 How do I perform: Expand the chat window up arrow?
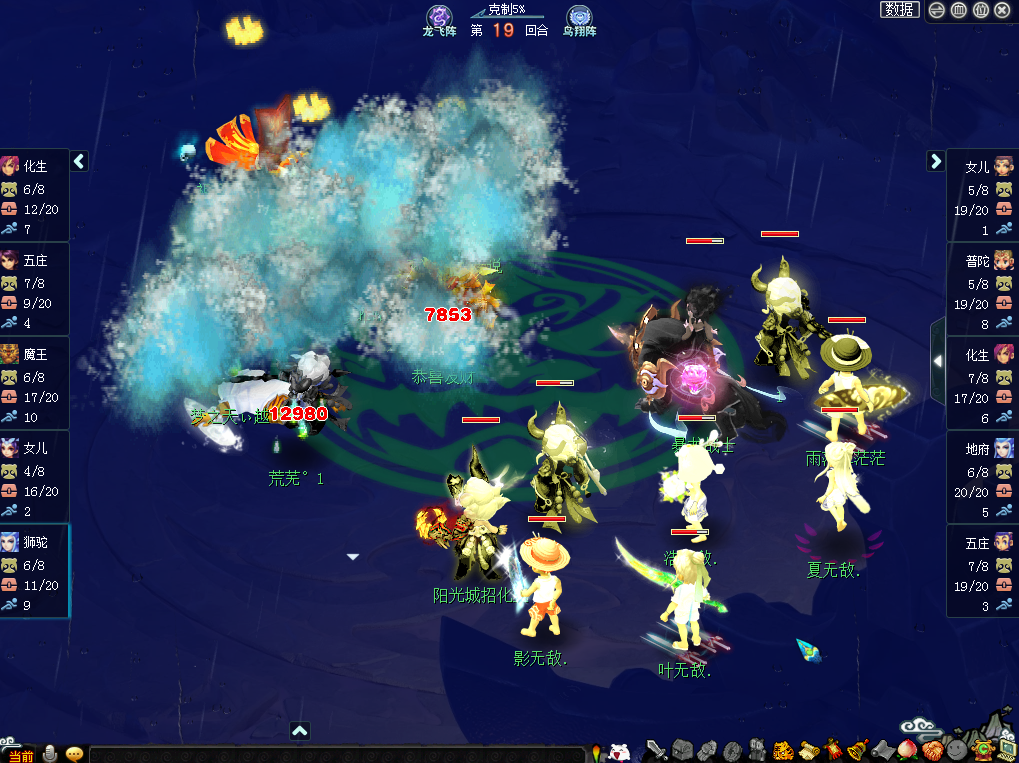click(299, 731)
